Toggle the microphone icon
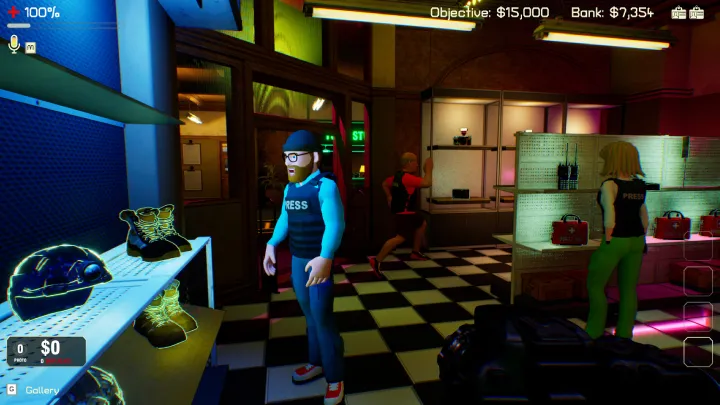Viewport: 720px width, 405px height. click(x=14, y=44)
